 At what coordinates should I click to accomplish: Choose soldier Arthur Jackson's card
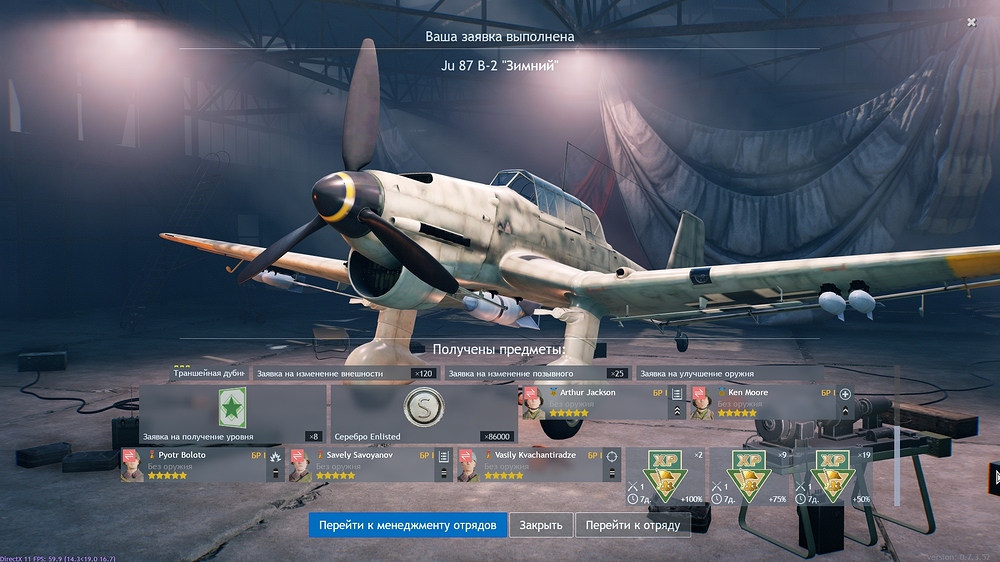click(x=594, y=402)
